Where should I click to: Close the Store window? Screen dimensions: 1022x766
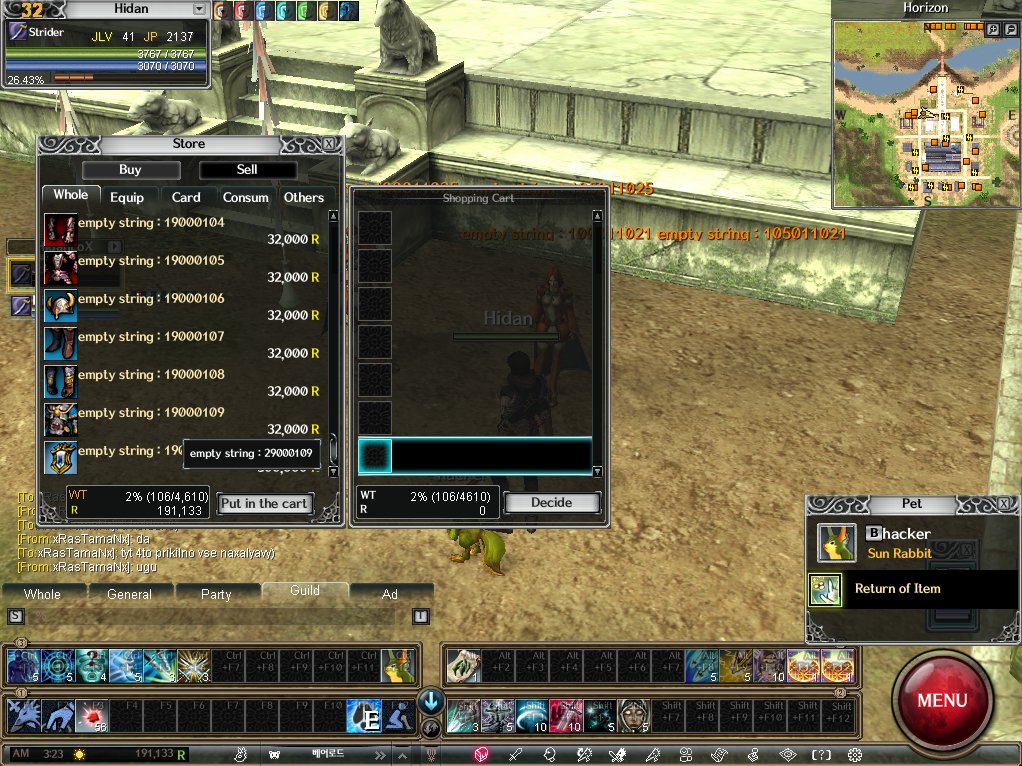330,144
